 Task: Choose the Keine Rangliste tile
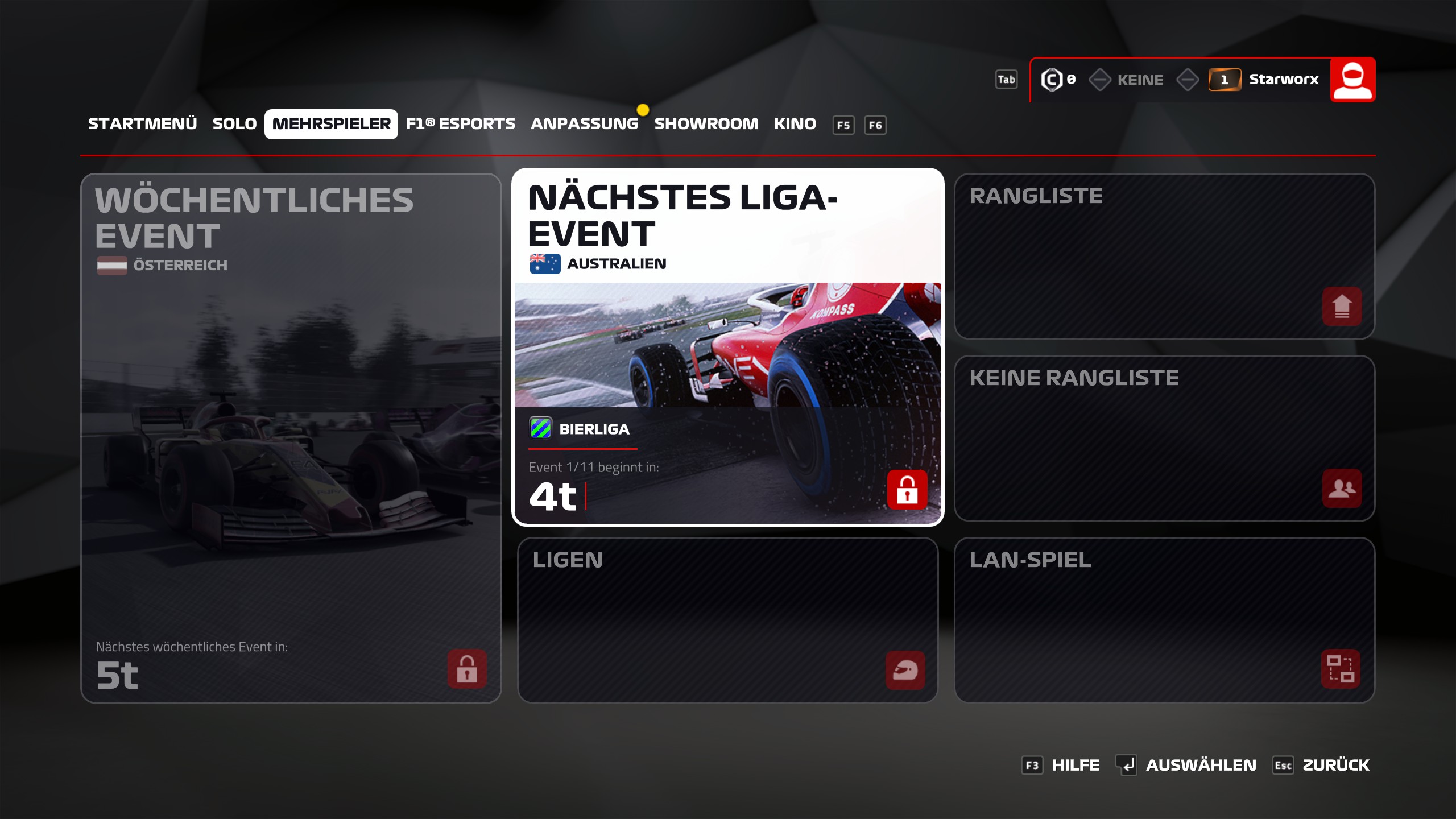coord(1164,438)
